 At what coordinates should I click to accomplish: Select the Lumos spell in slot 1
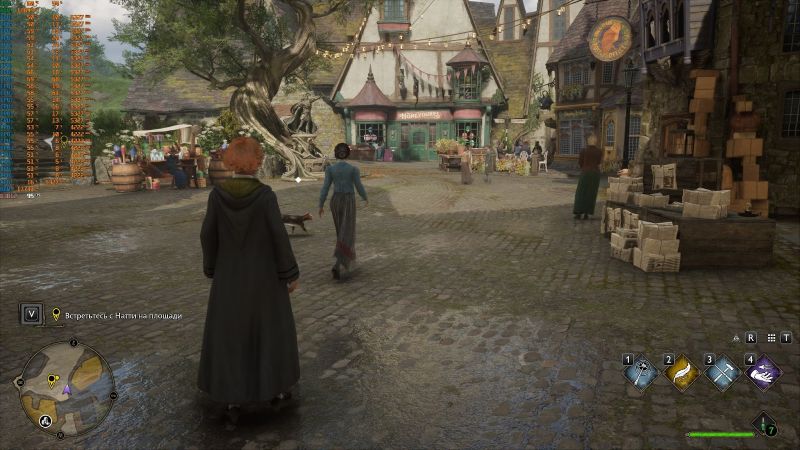pos(641,373)
